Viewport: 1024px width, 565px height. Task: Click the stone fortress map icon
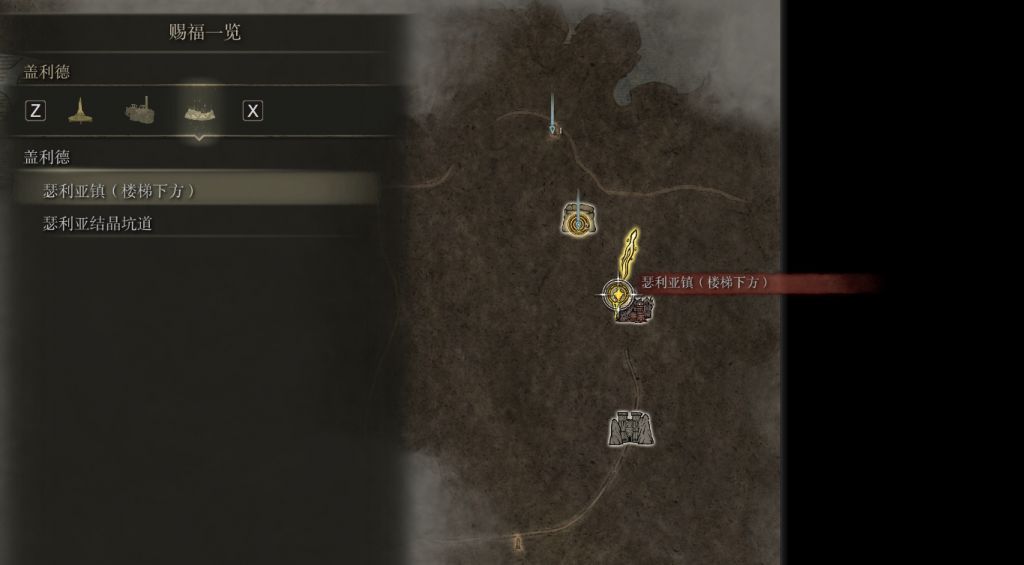631,429
